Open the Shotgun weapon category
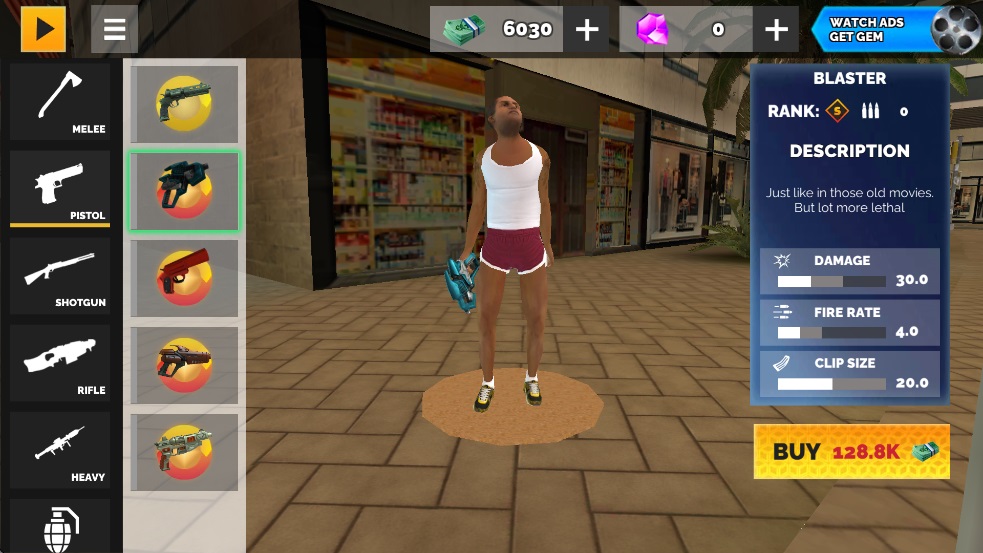The height and width of the screenshot is (553, 983). (60, 276)
